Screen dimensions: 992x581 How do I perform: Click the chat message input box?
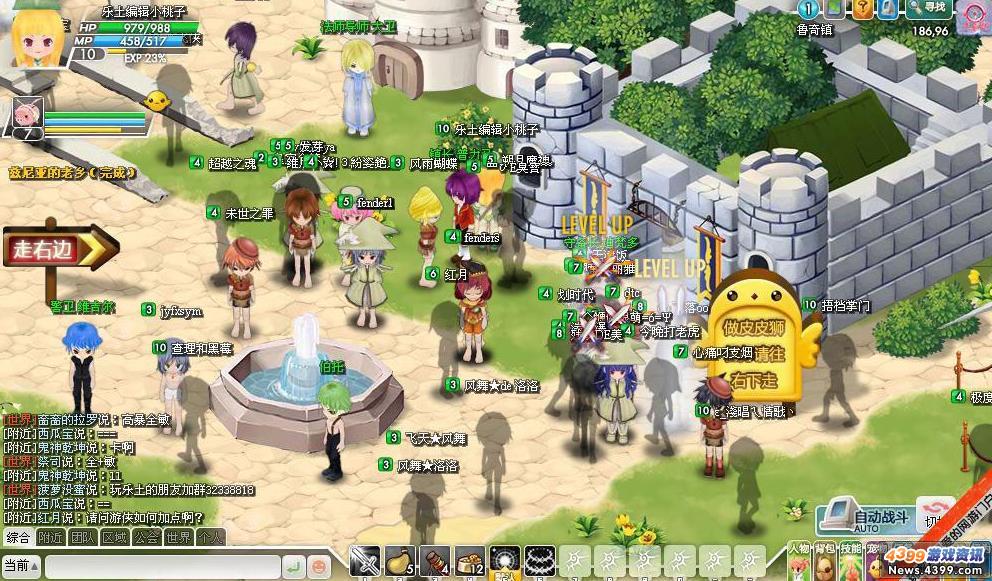(160, 565)
